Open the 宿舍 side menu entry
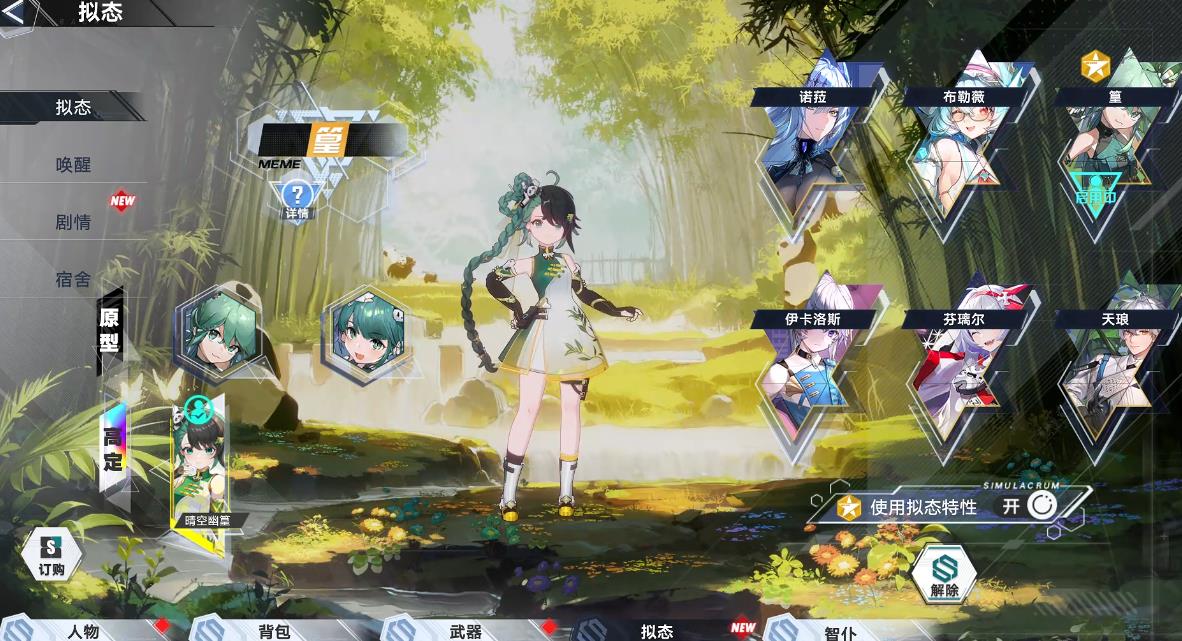This screenshot has width=1182, height=641. (73, 279)
